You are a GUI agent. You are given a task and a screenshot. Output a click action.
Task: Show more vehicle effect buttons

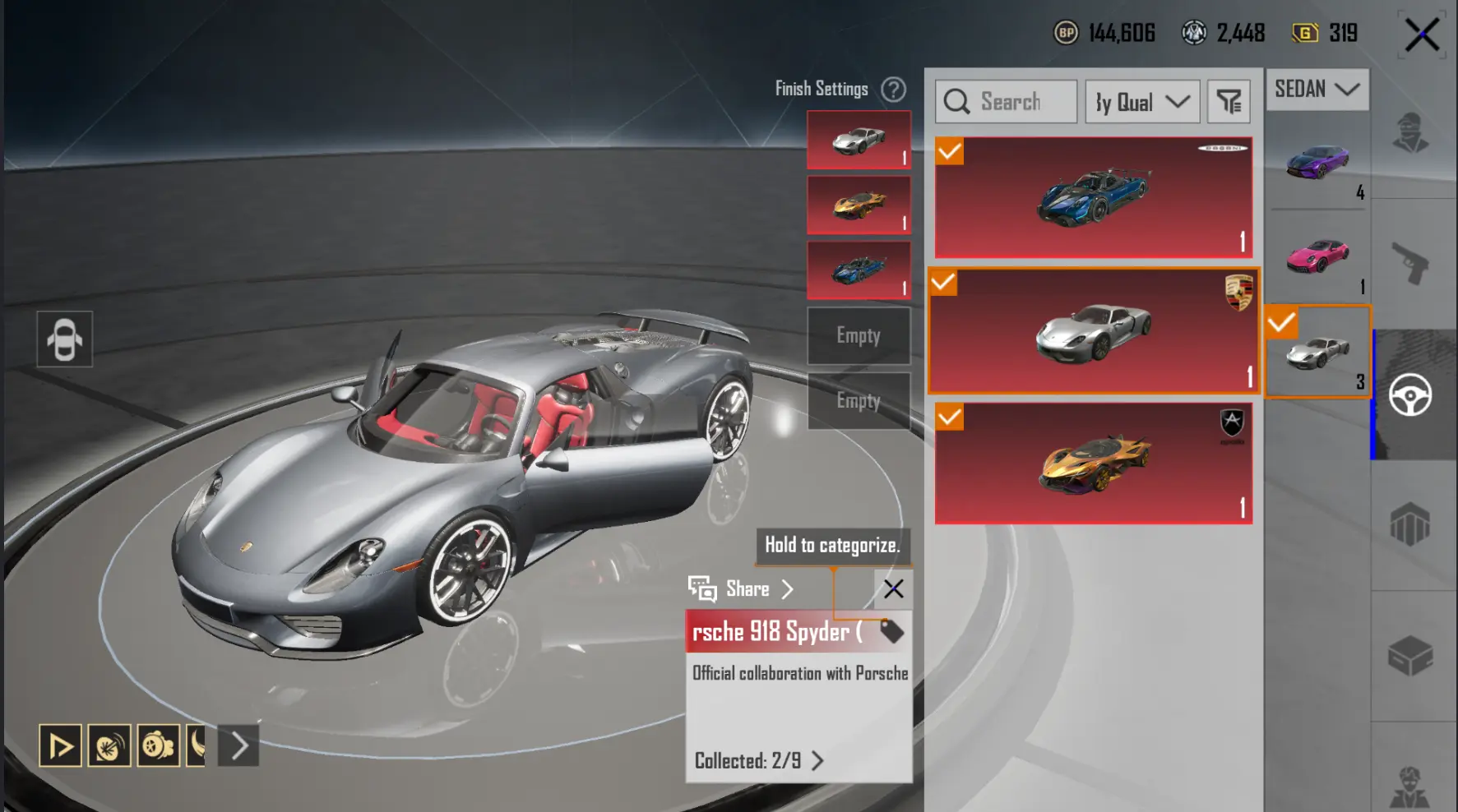[x=238, y=746]
